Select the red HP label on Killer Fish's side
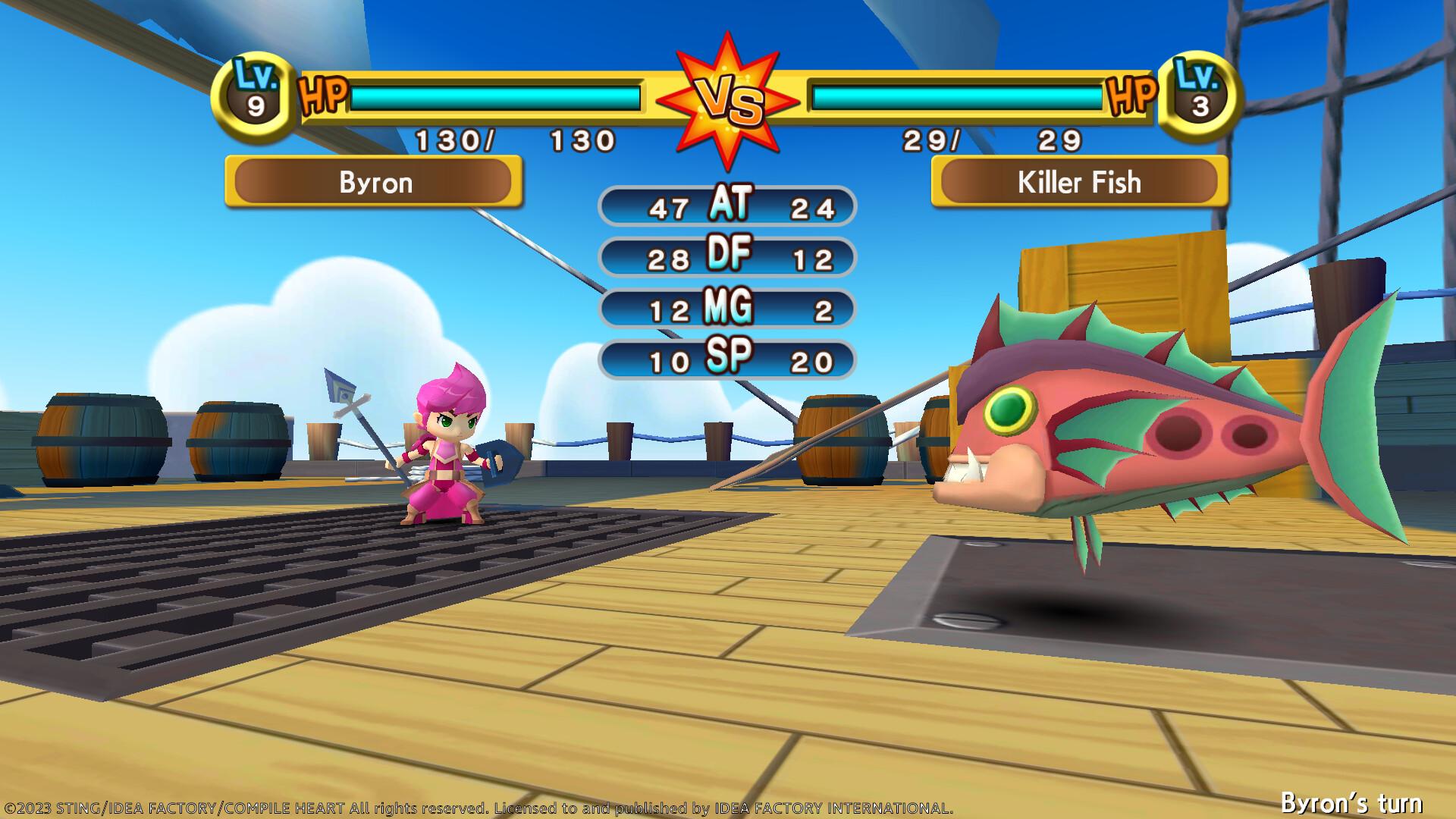The width and height of the screenshot is (1456, 819). pyautogui.click(x=1131, y=96)
